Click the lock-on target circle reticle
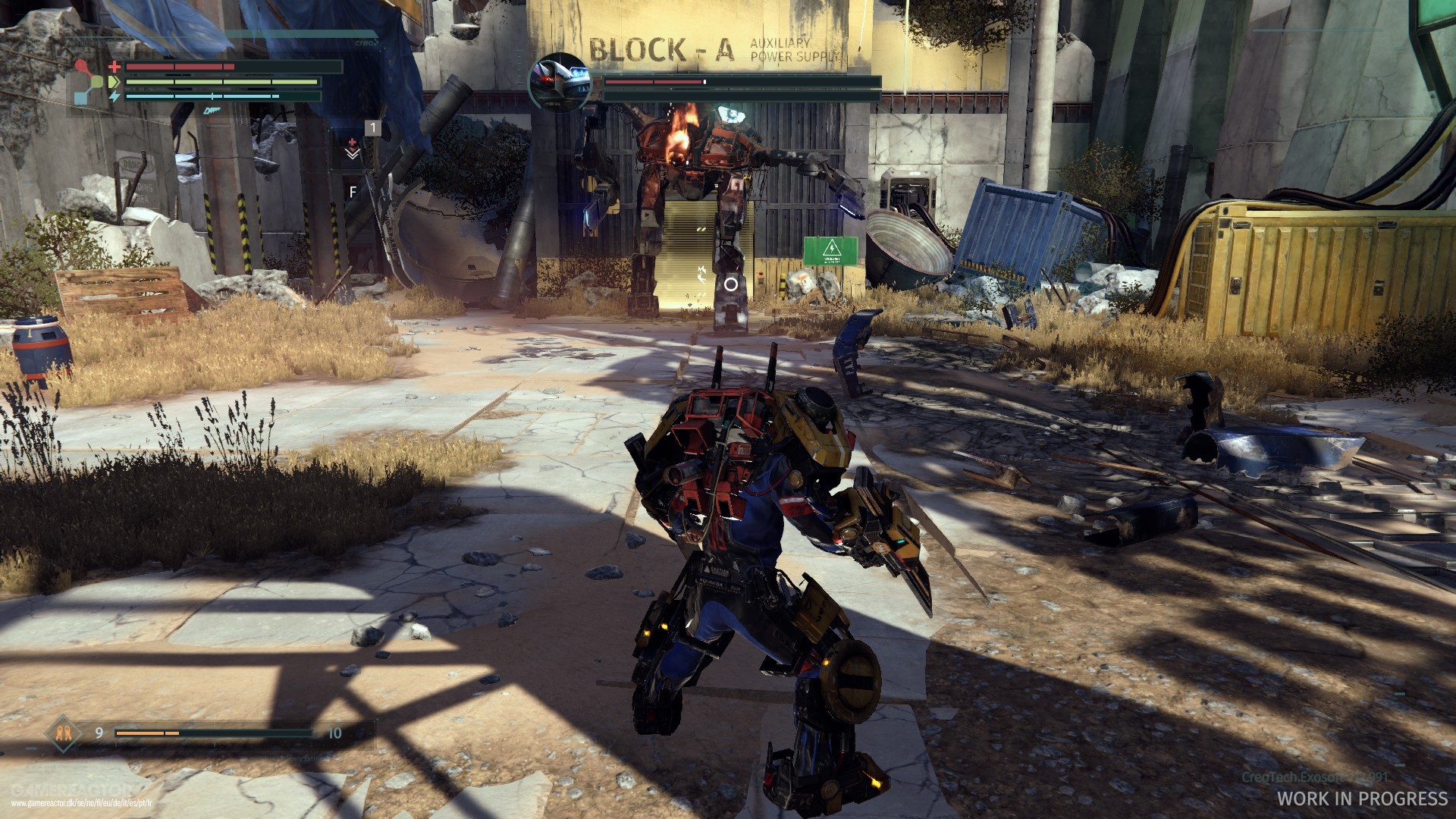The height and width of the screenshot is (819, 1456). [730, 284]
